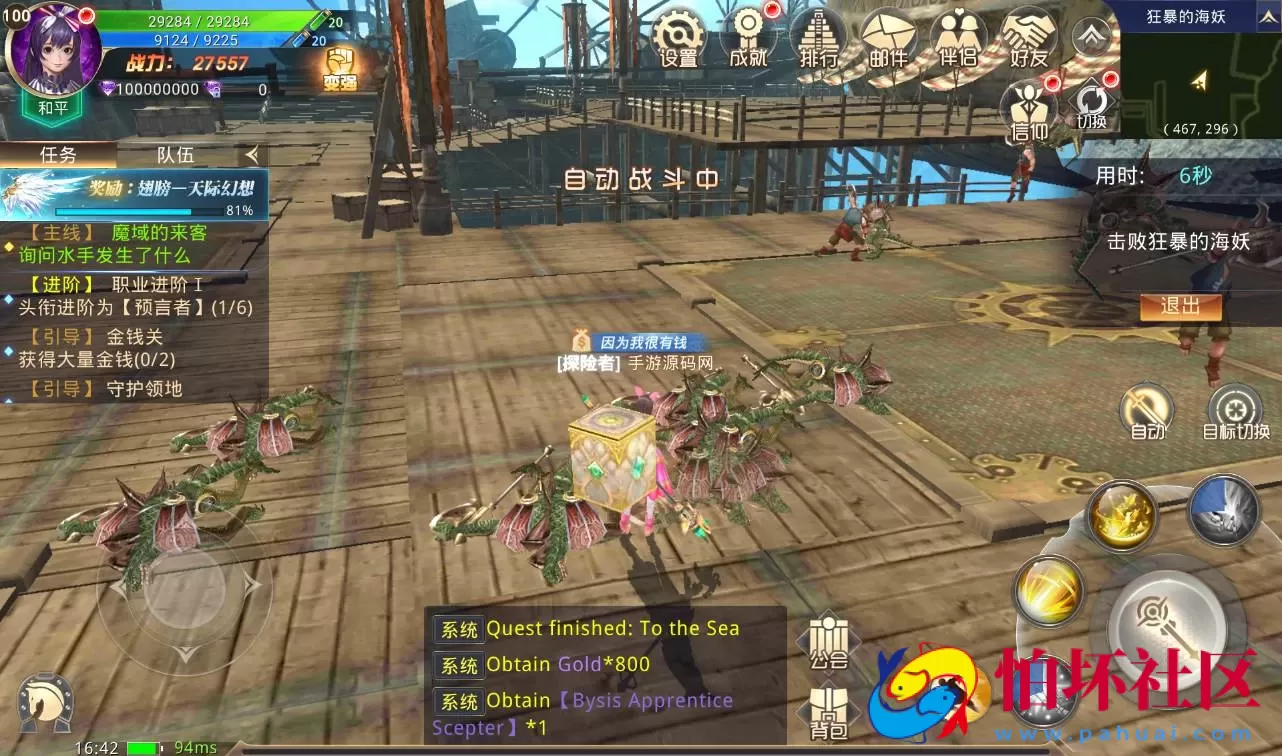Open the 好友 friends list
The height and width of the screenshot is (756, 1282).
coord(1028,38)
